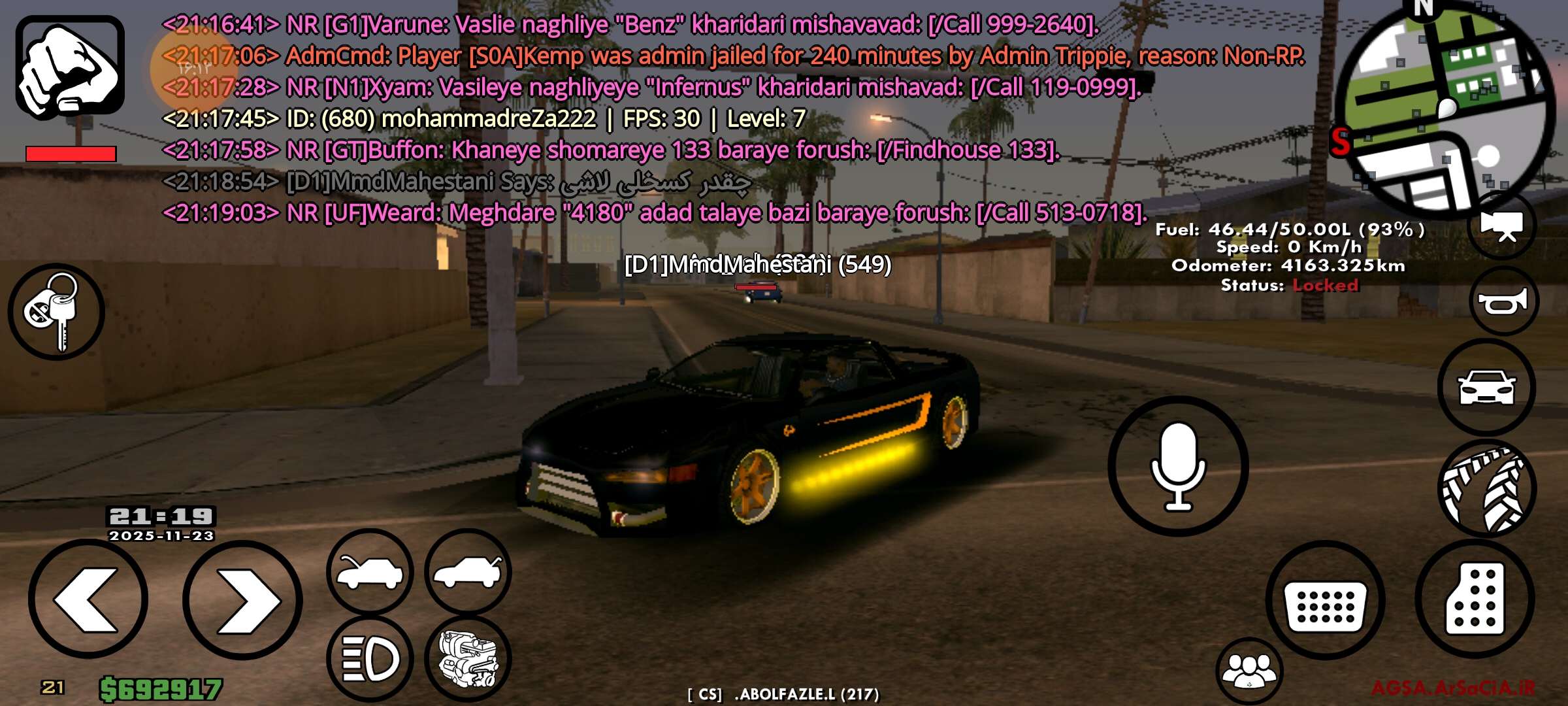Toggle the engine button
The width and height of the screenshot is (1568, 706).
[468, 658]
